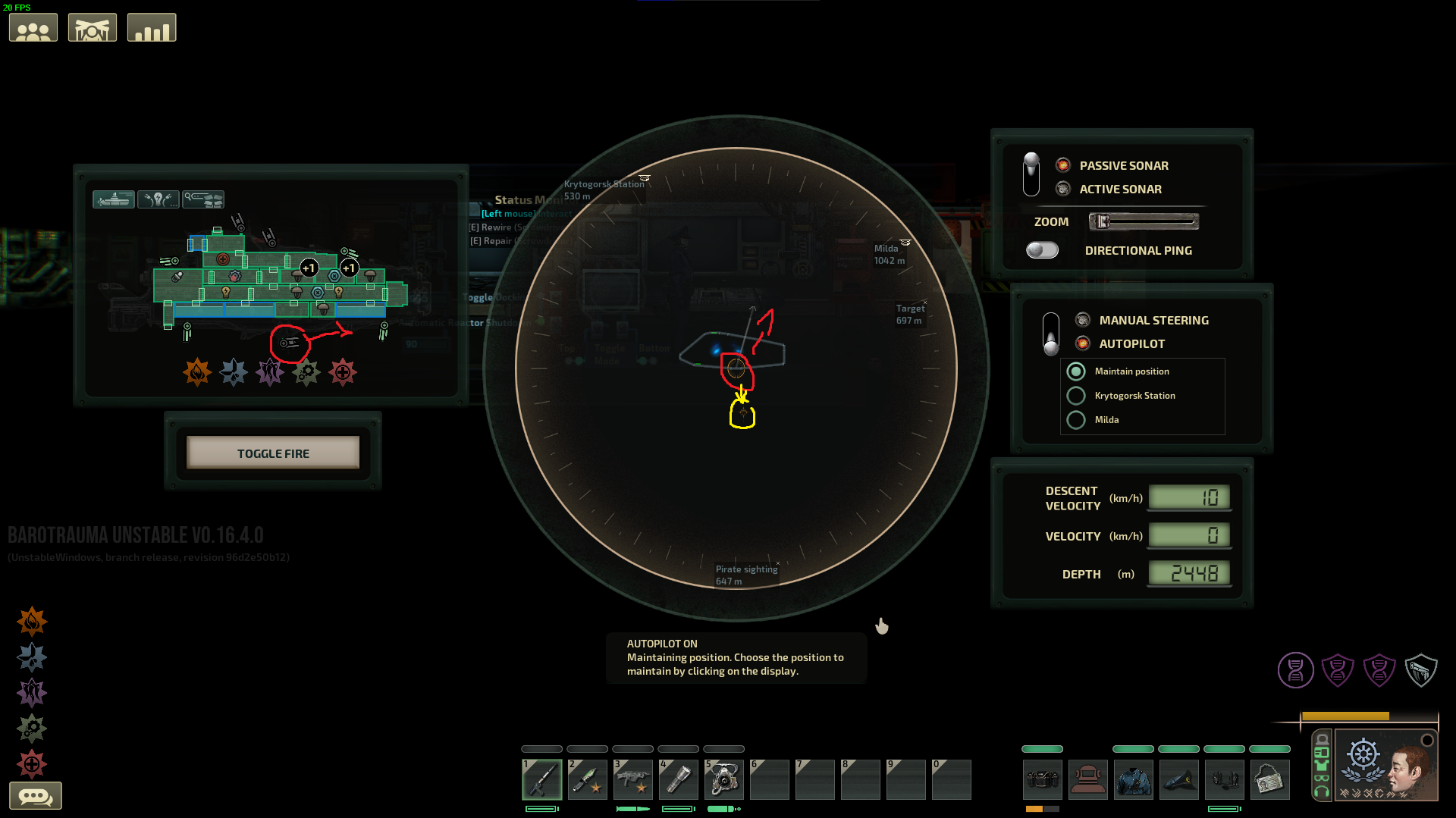Select Milda as autopilot destination
Screen dimensions: 1456x818
[x=1076, y=419]
